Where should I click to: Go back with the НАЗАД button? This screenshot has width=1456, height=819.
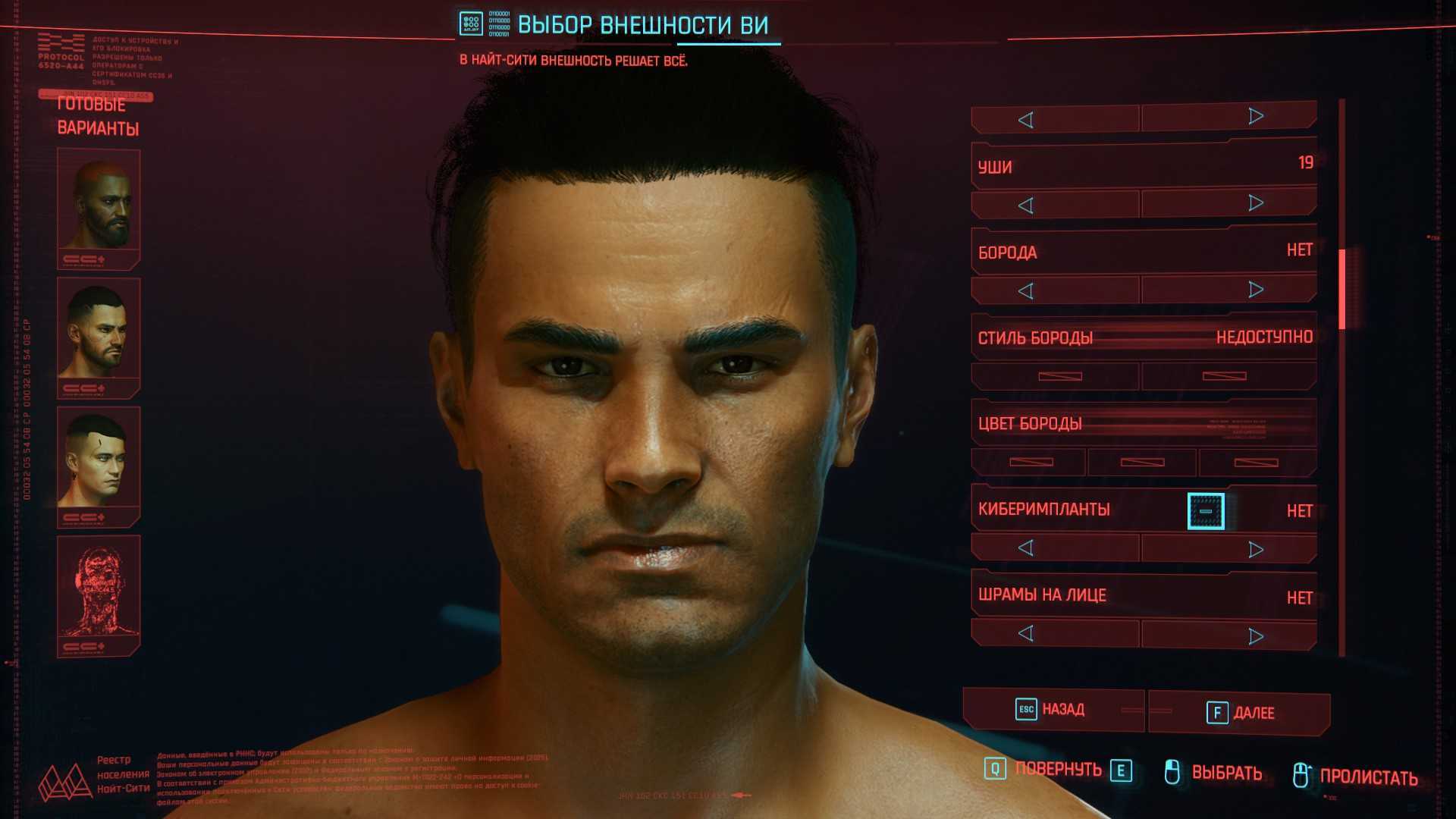(x=1053, y=710)
